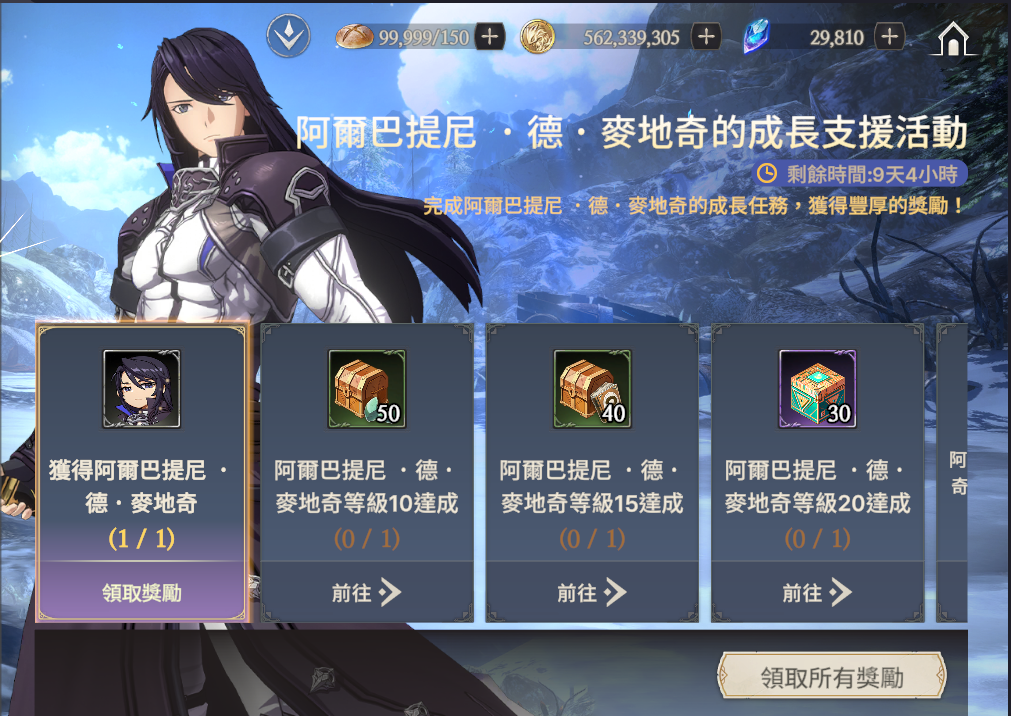Go to the level 15 mission
Image resolution: width=1011 pixels, height=716 pixels.
point(591,593)
